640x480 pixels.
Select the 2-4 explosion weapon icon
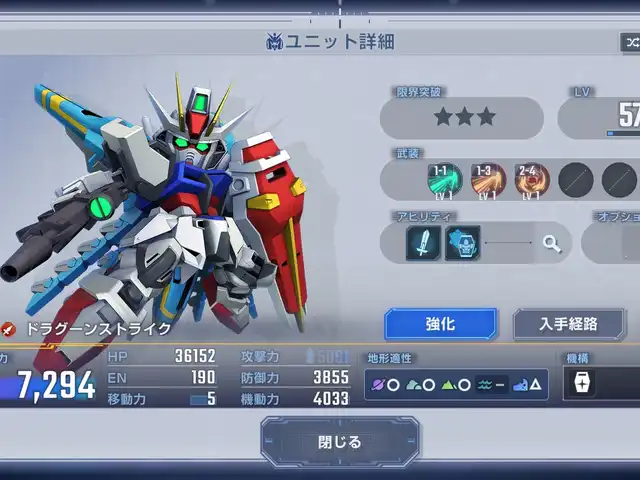[532, 180]
